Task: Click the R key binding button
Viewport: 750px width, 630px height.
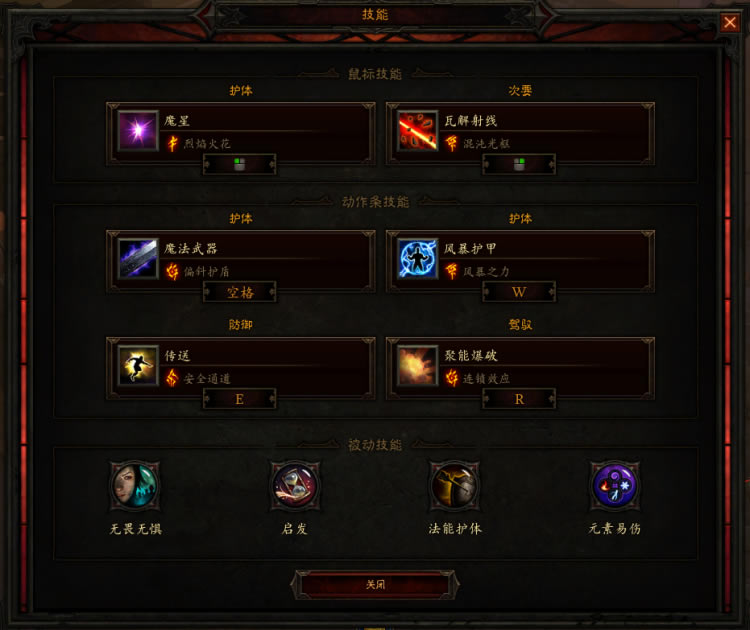Action: click(x=519, y=398)
